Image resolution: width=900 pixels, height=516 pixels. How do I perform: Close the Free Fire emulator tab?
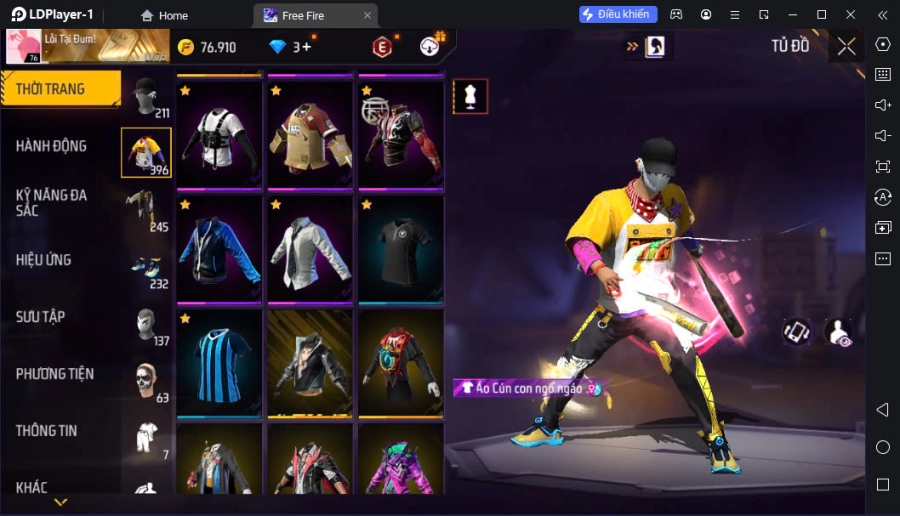click(367, 15)
